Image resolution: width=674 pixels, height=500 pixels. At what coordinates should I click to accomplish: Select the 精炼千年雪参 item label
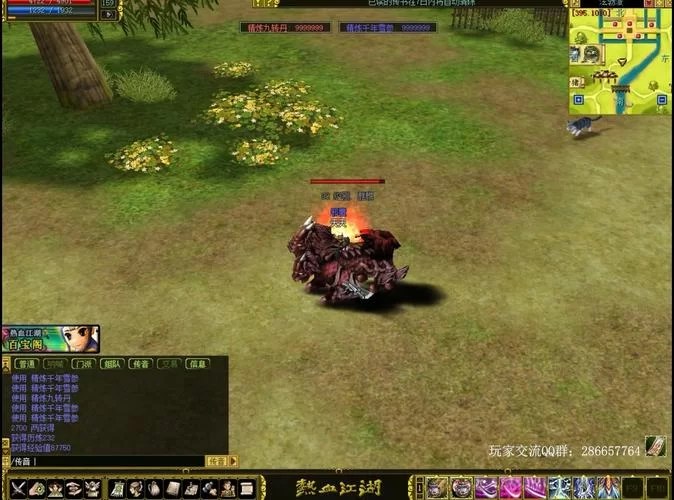point(386,28)
